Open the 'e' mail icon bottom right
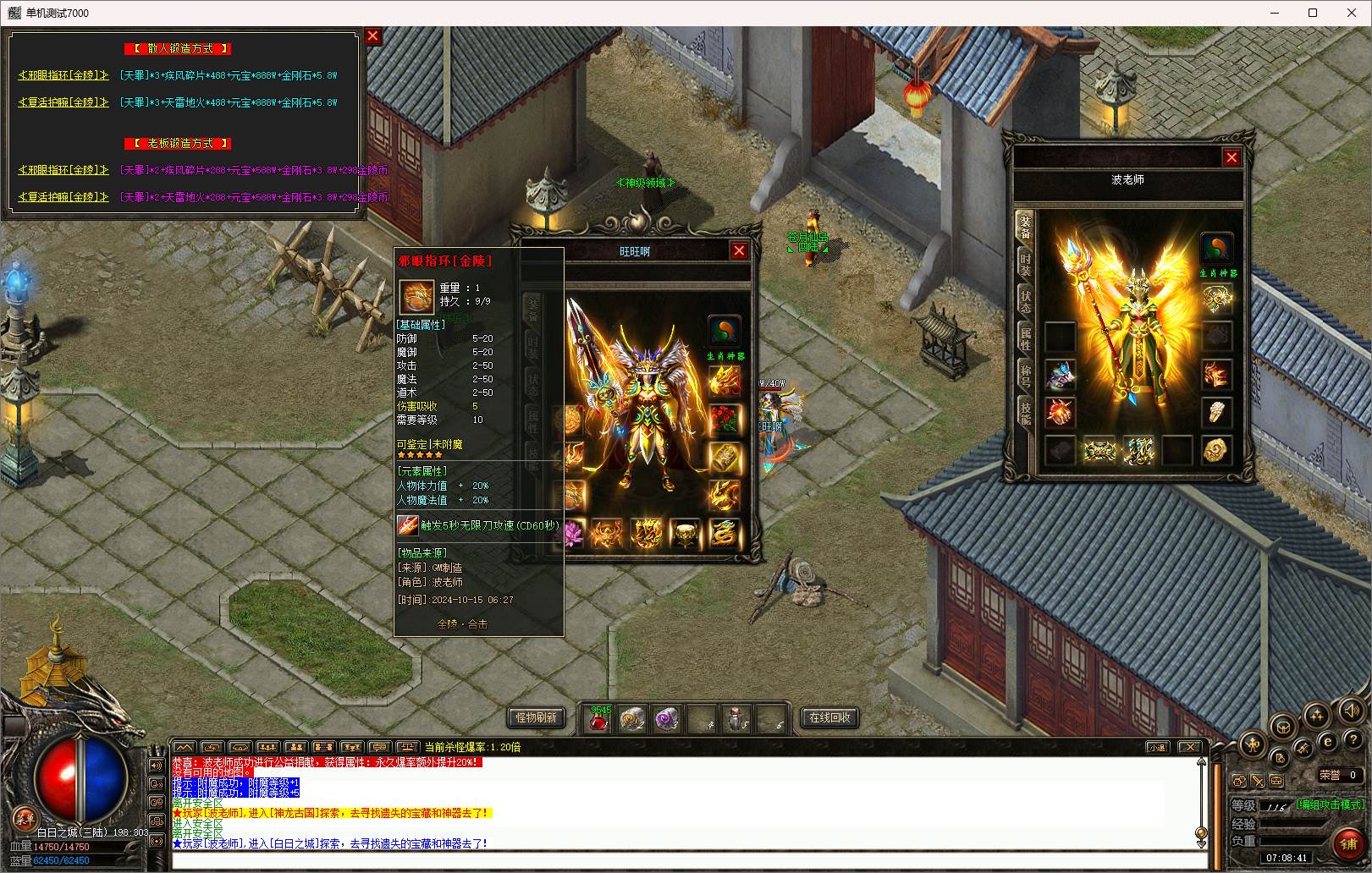Viewport: 1372px width, 873px height. click(1328, 741)
